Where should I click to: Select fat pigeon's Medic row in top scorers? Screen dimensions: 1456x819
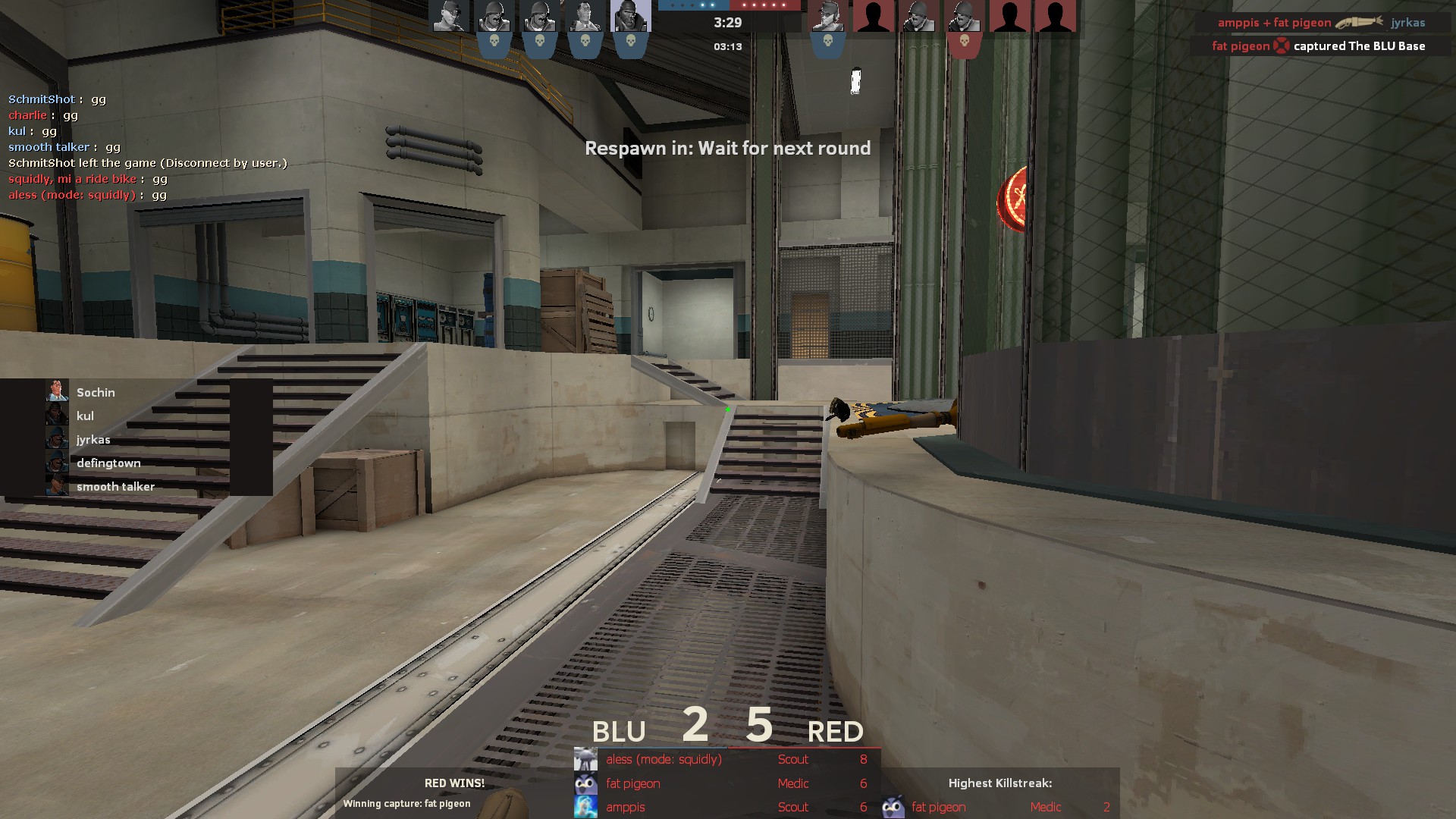726,783
